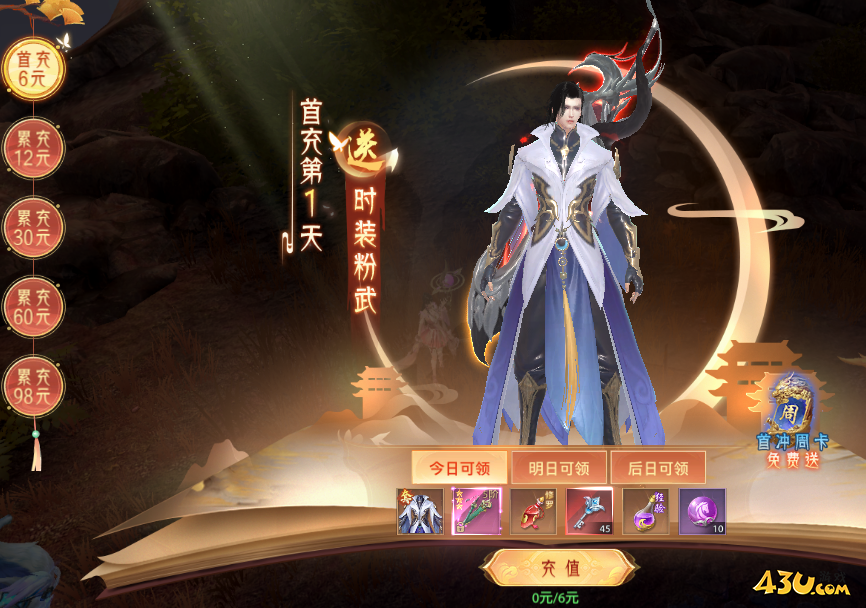Image resolution: width=866 pixels, height=608 pixels.
Task: Choose the 累充60元 reward tier
Action: point(34,307)
